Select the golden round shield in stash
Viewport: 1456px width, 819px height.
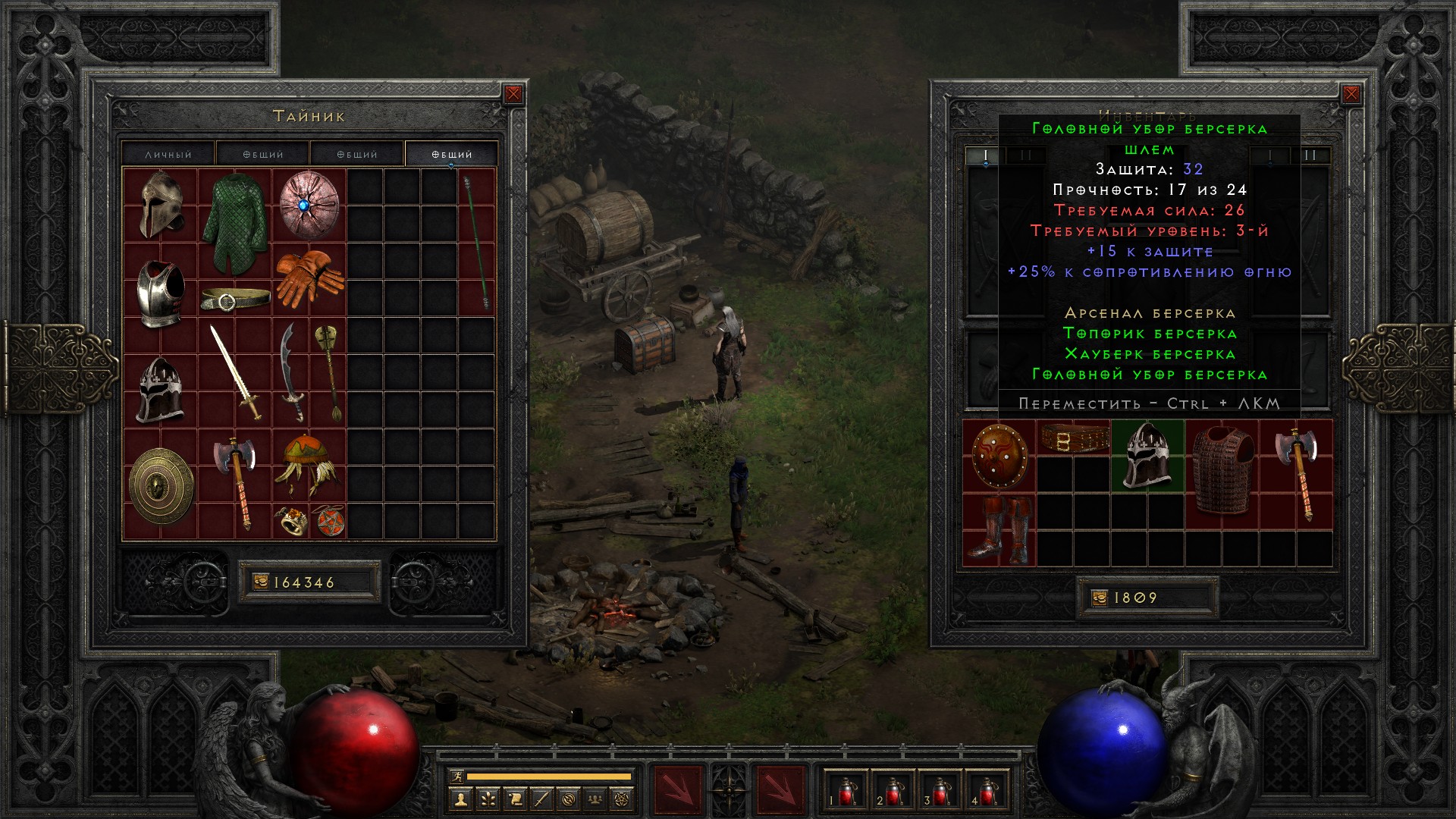(x=161, y=485)
